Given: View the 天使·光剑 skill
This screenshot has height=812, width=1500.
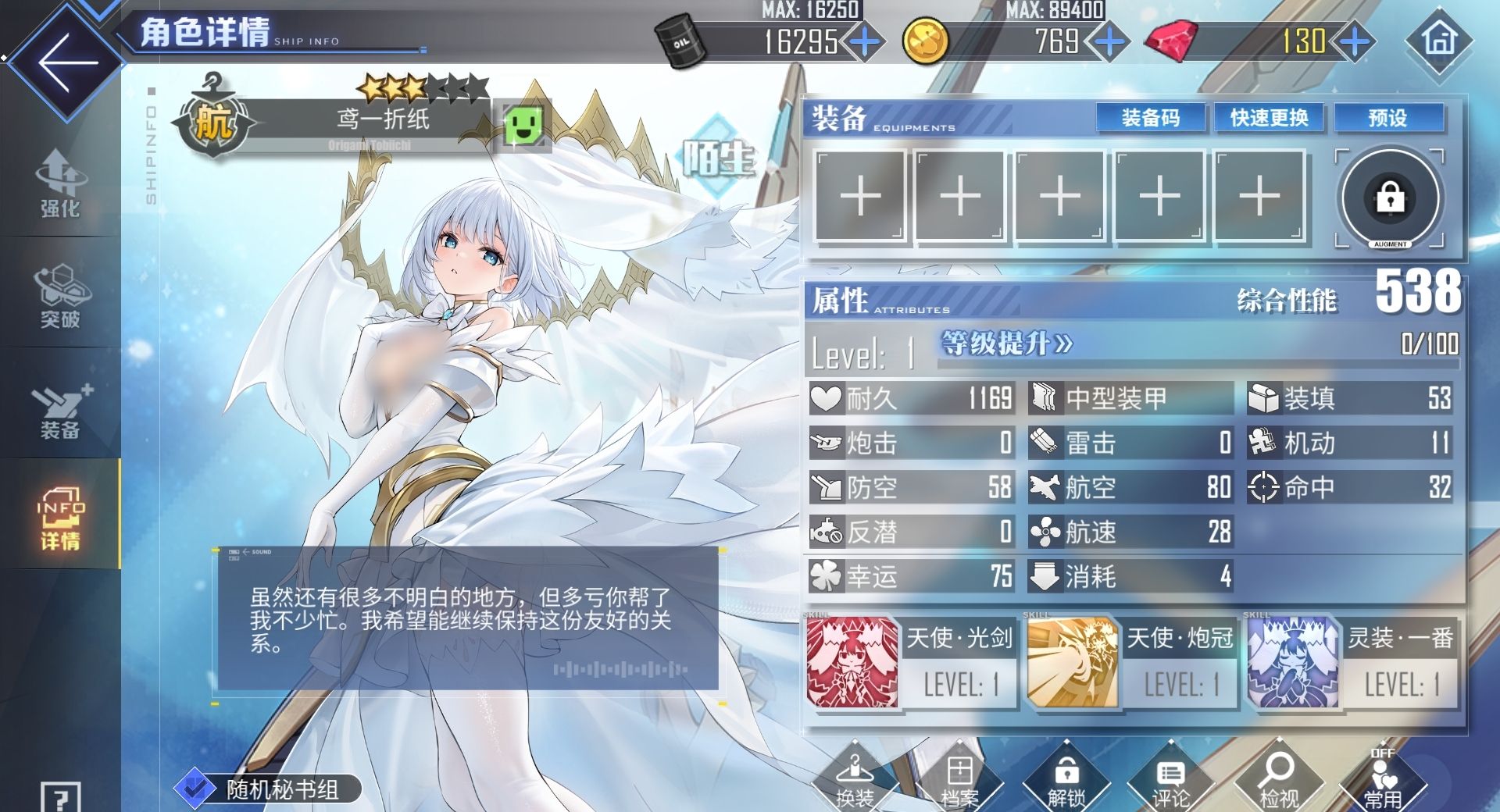Looking at the screenshot, I should (x=910, y=662).
